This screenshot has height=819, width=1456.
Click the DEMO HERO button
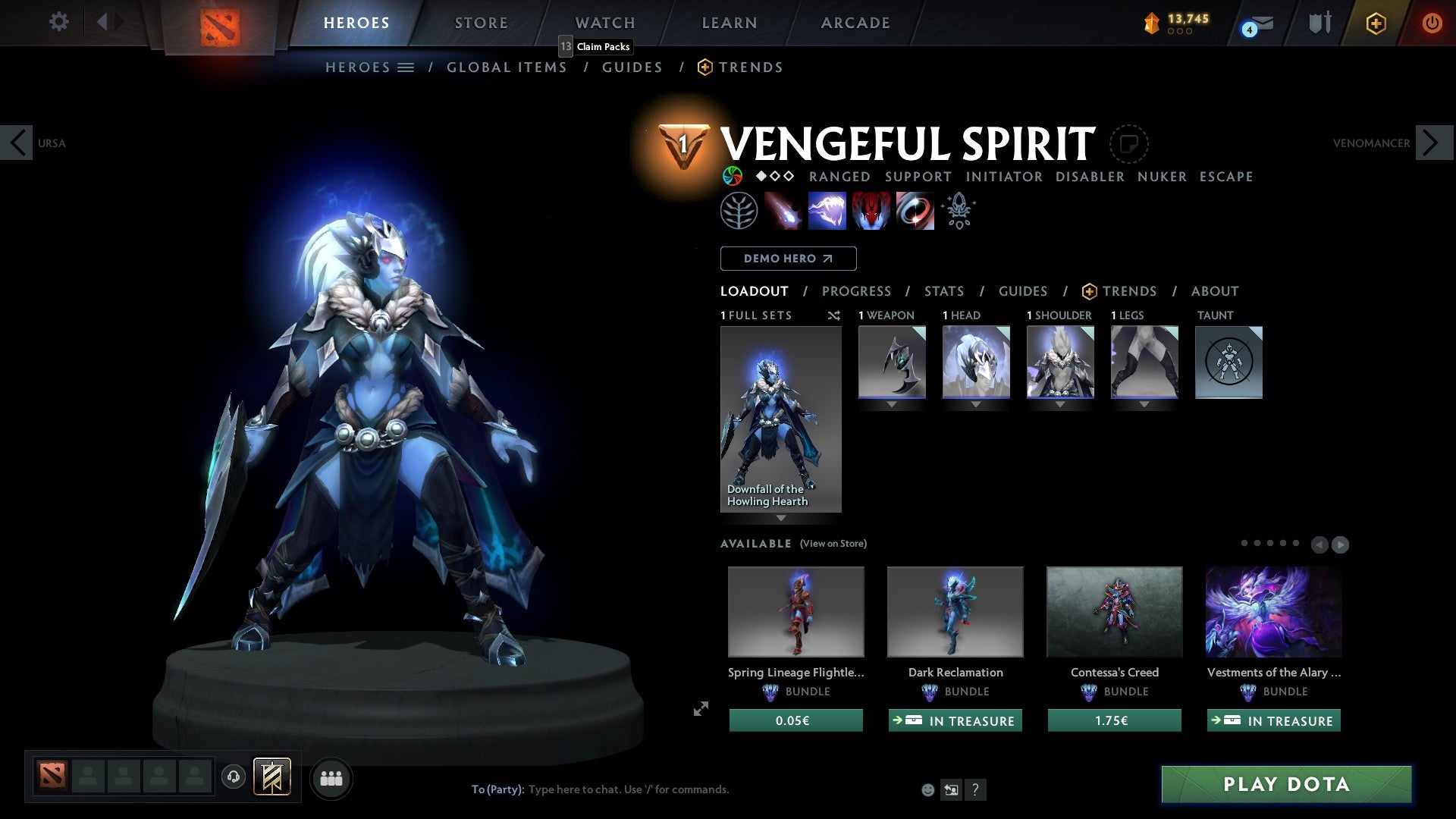tap(787, 259)
